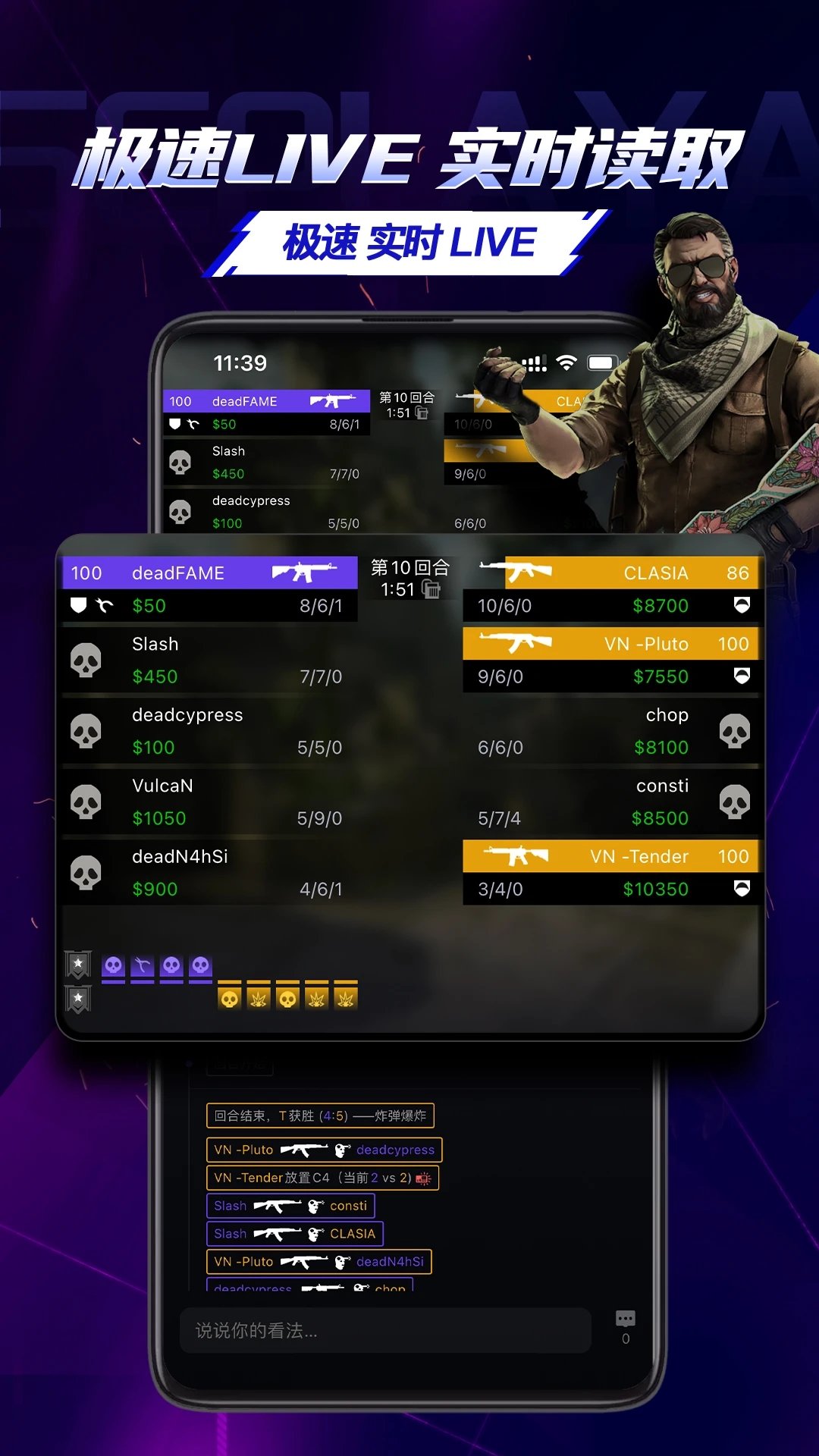Viewport: 819px width, 1456px height.
Task: Select Slash's player row
Action: [210, 660]
